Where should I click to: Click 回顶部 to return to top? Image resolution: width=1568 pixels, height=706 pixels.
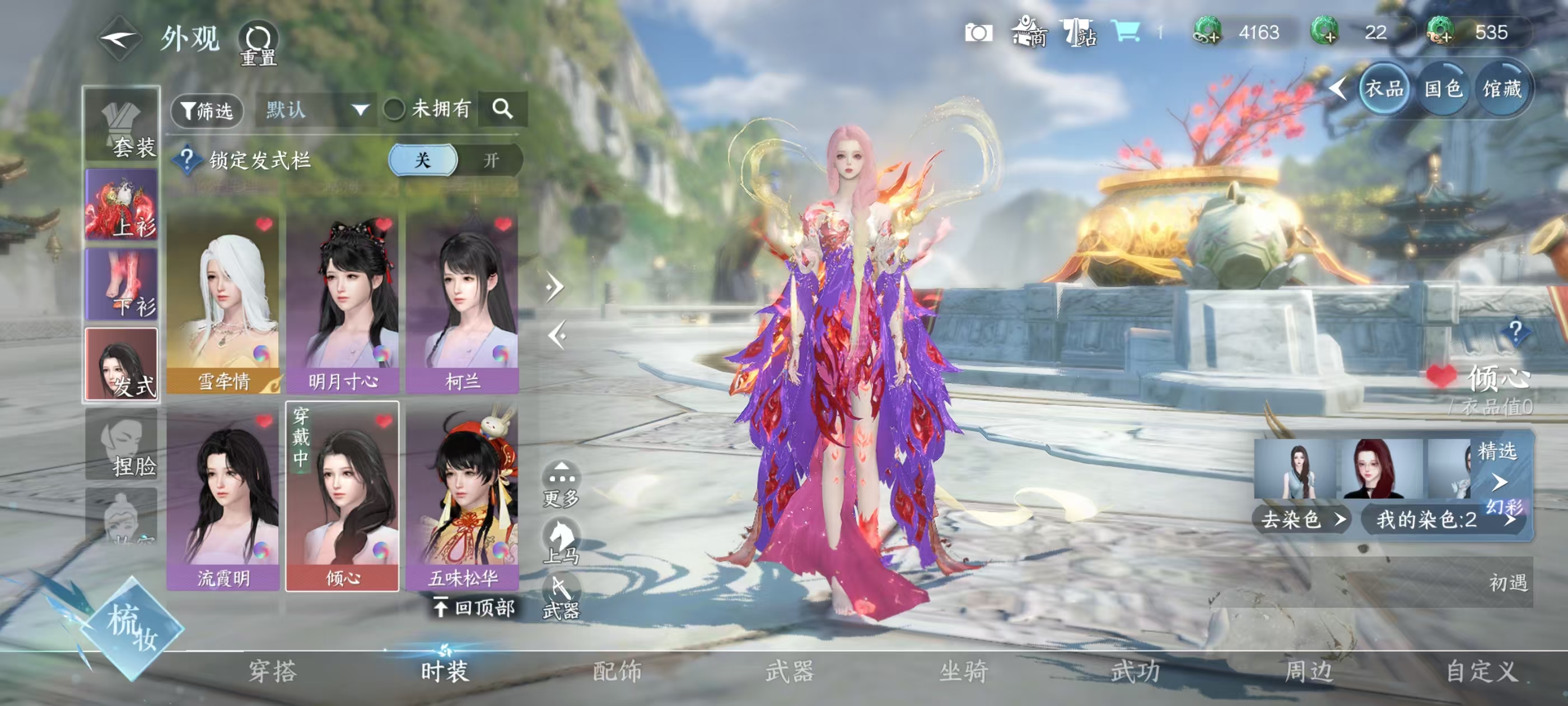[475, 607]
